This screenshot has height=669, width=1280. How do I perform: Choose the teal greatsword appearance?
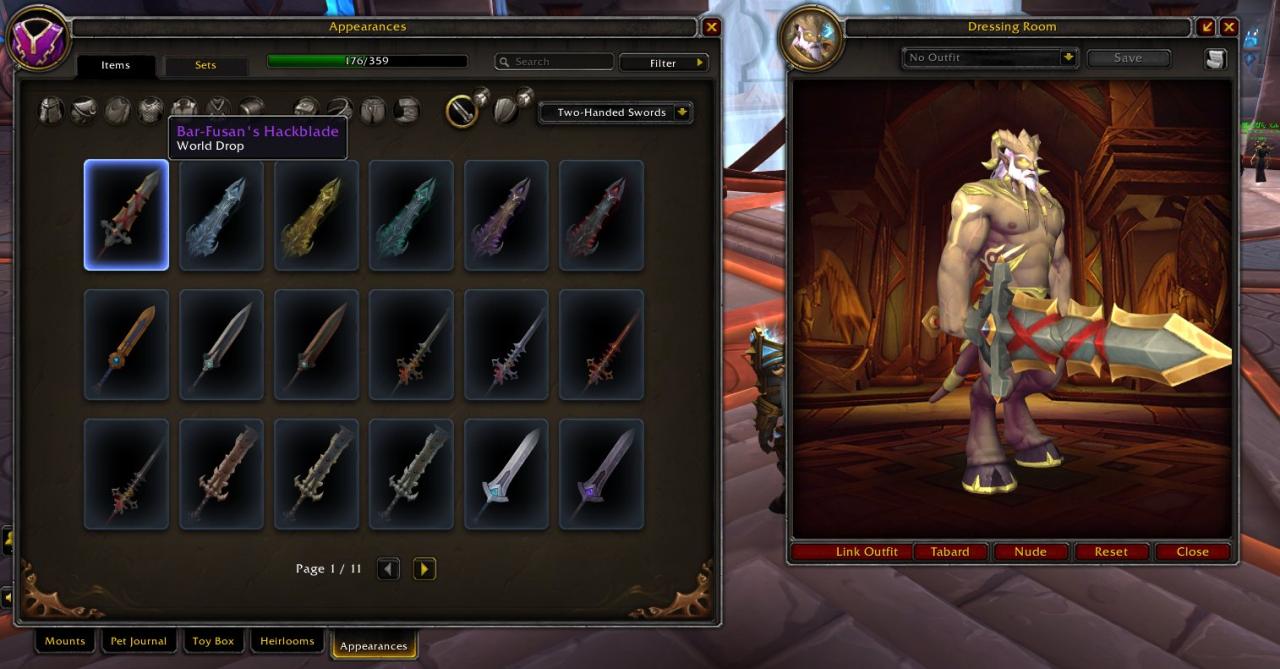(x=411, y=215)
